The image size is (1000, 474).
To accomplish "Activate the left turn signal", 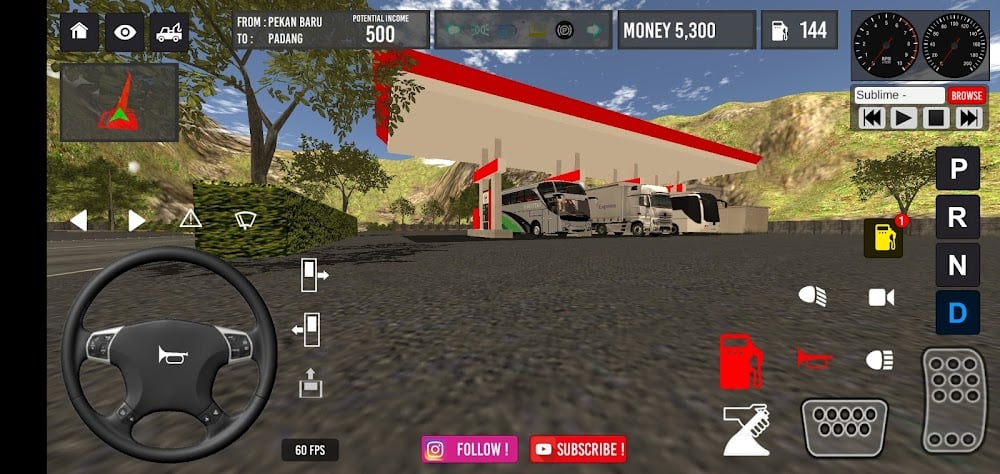I will click(x=78, y=220).
